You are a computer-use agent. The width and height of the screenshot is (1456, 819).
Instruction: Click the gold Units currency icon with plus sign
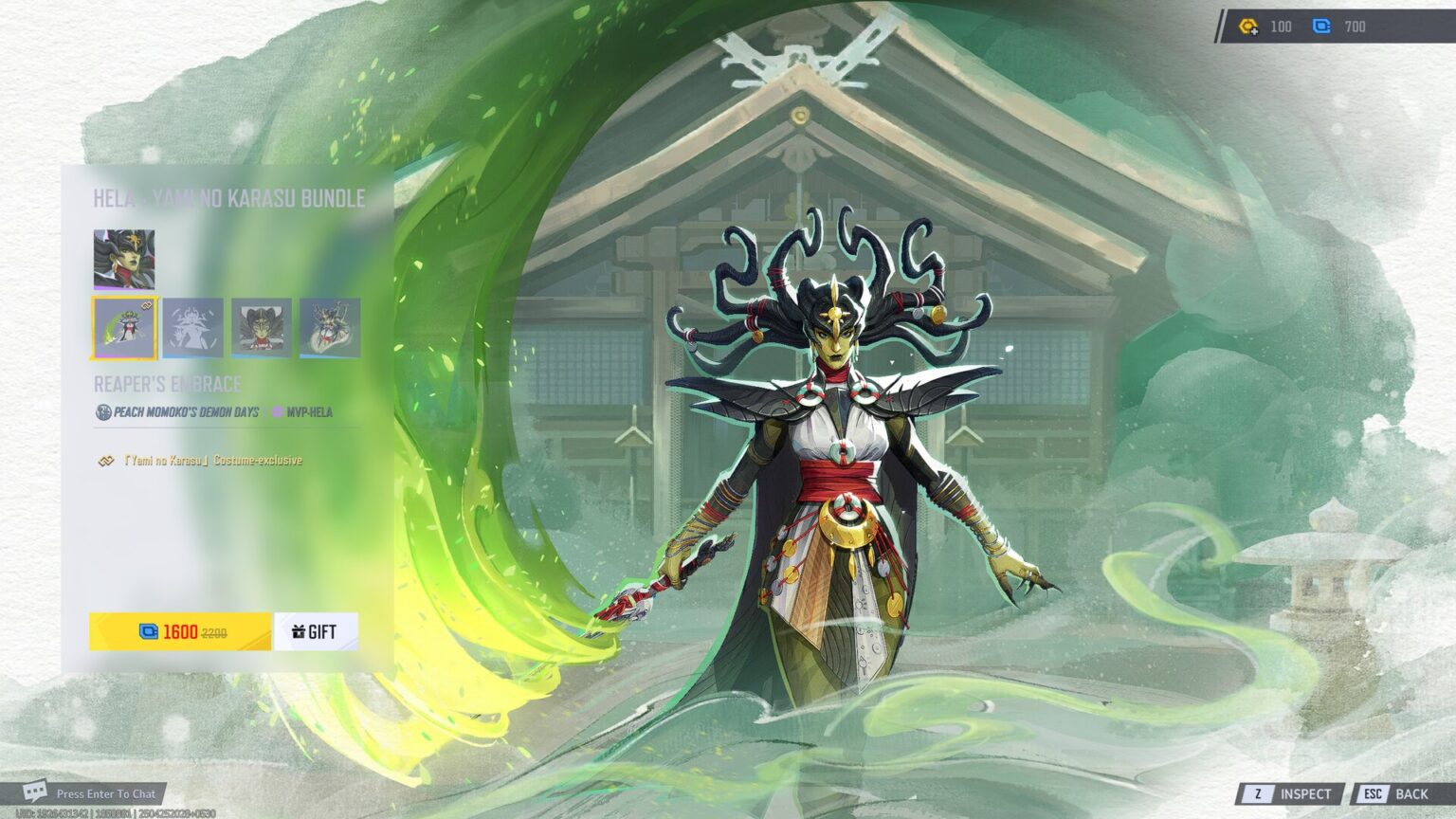pyautogui.click(x=1246, y=27)
